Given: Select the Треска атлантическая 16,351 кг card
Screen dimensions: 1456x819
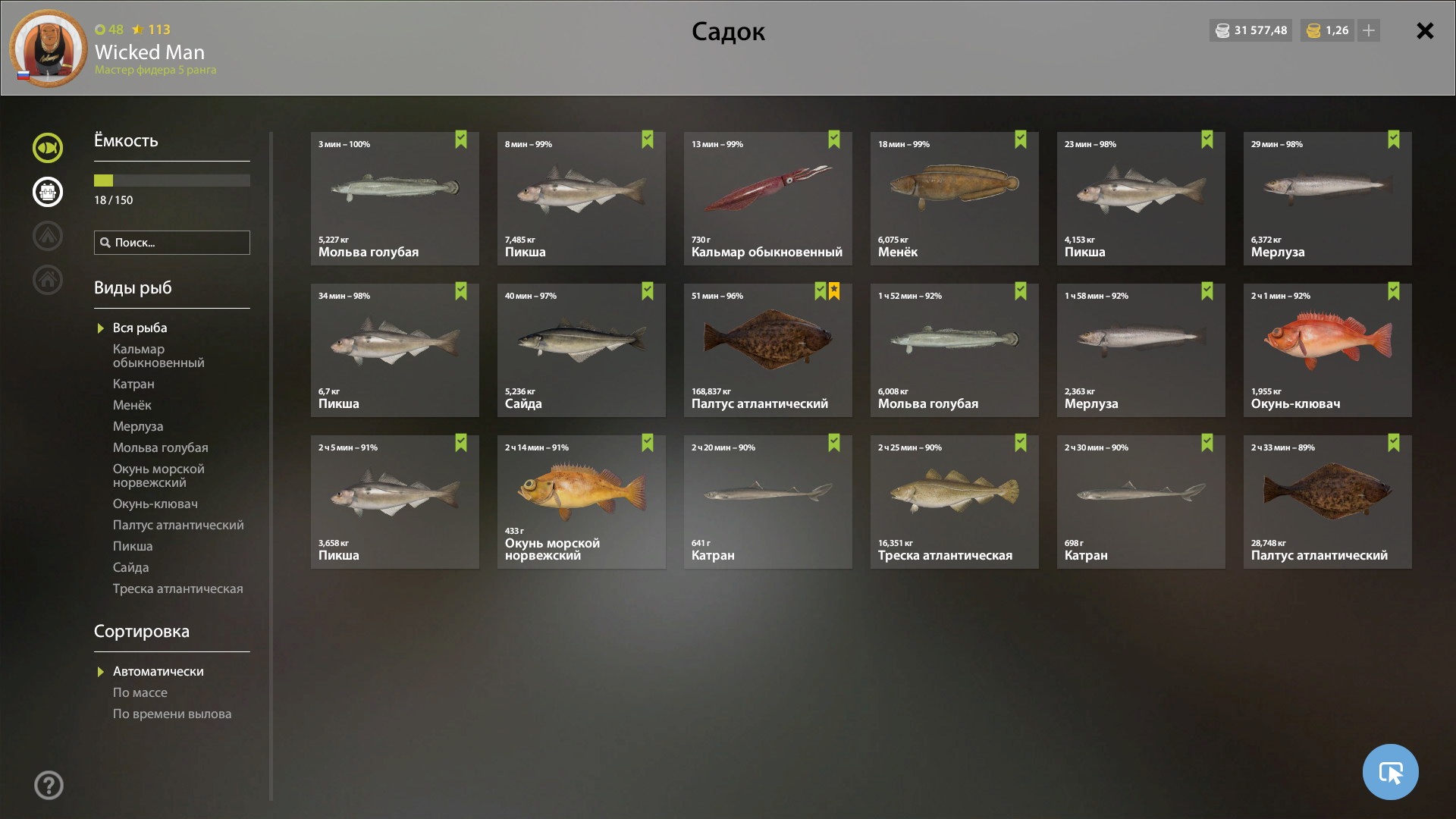Looking at the screenshot, I should tap(954, 502).
